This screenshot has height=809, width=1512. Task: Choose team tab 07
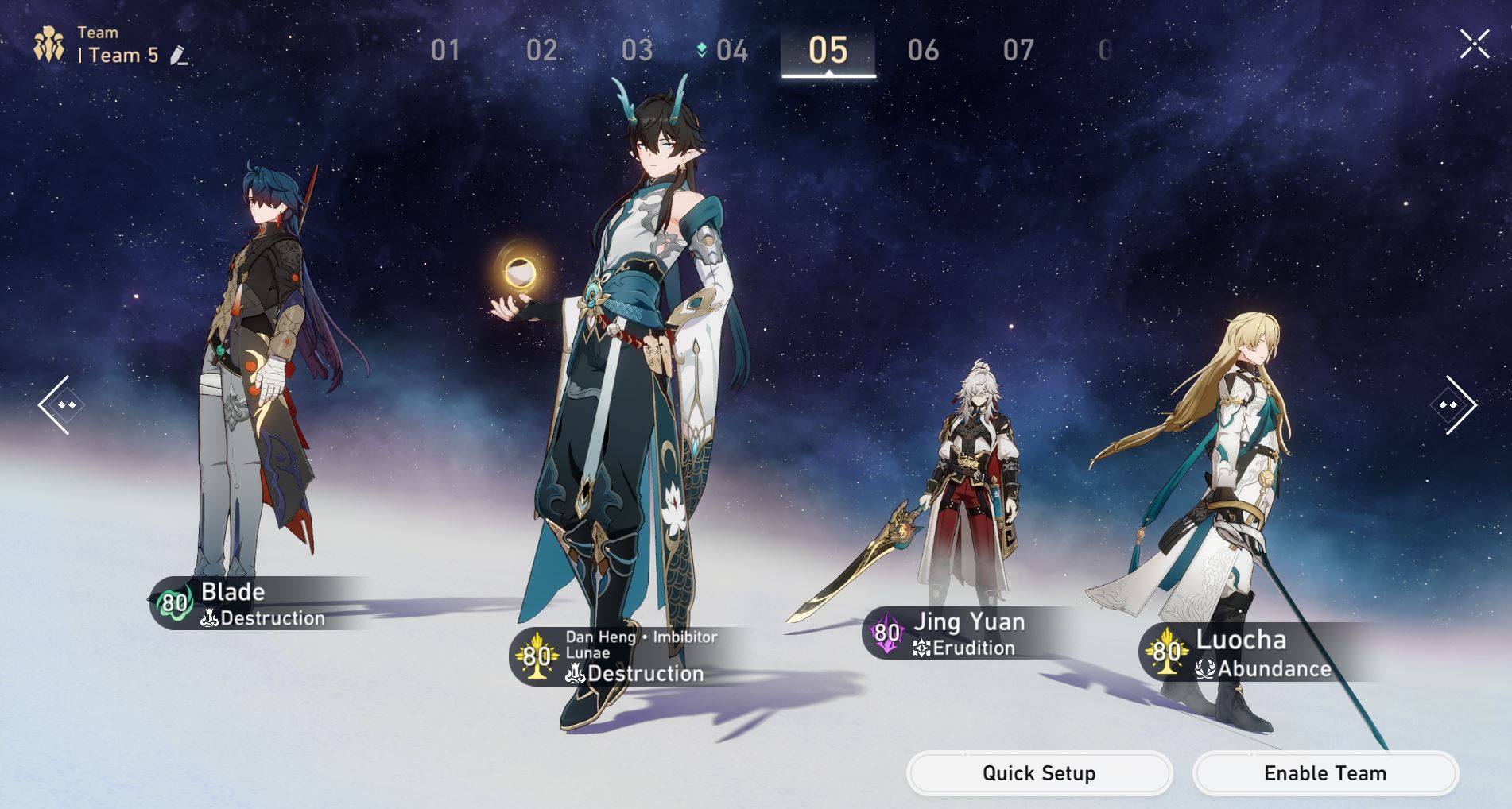tap(1018, 51)
